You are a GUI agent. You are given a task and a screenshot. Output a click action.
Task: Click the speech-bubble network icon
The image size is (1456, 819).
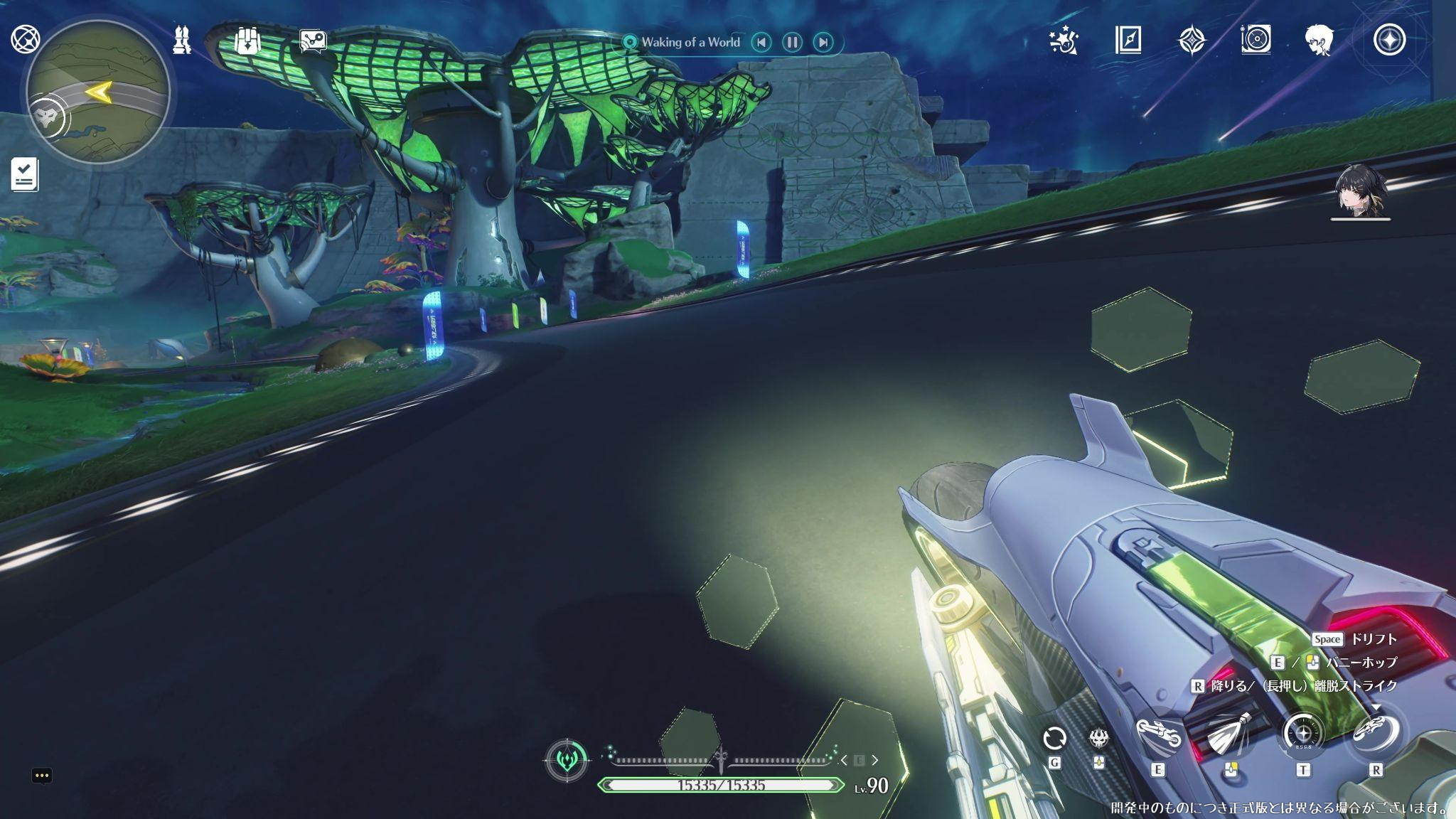pyautogui.click(x=313, y=41)
